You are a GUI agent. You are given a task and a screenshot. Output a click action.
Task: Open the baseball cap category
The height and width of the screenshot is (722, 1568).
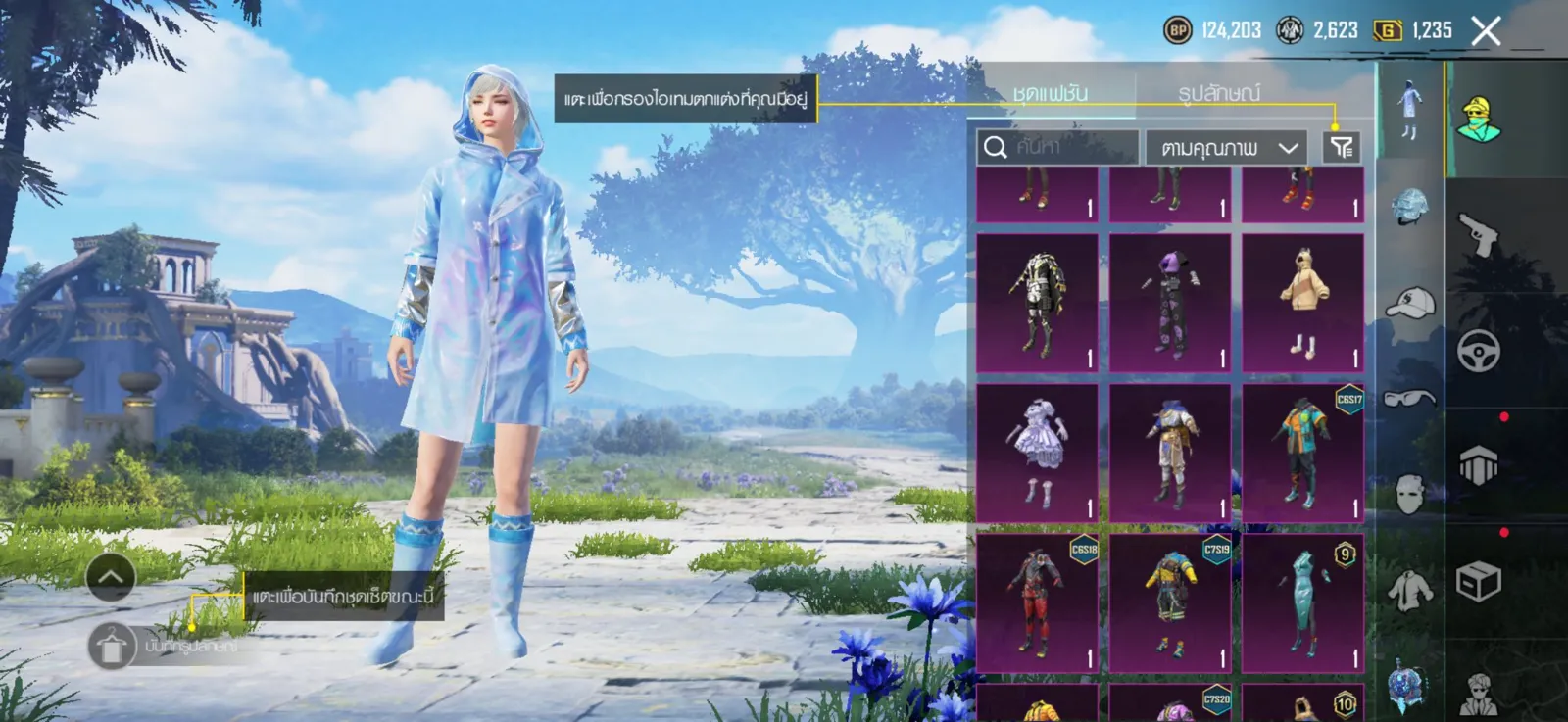1409,304
